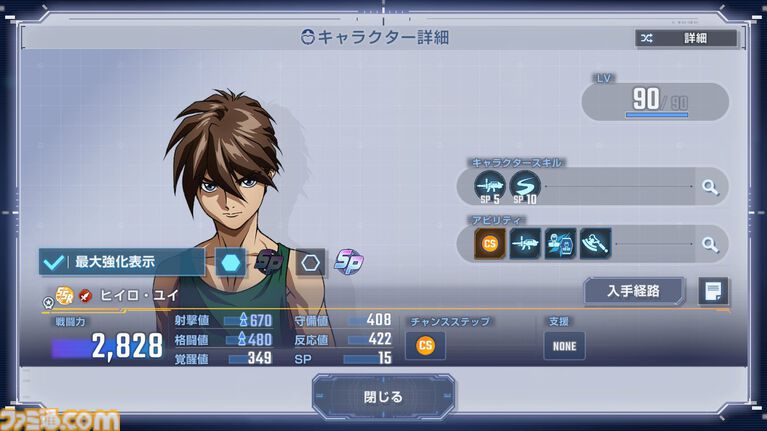Click the NONE support slot

(x=564, y=345)
